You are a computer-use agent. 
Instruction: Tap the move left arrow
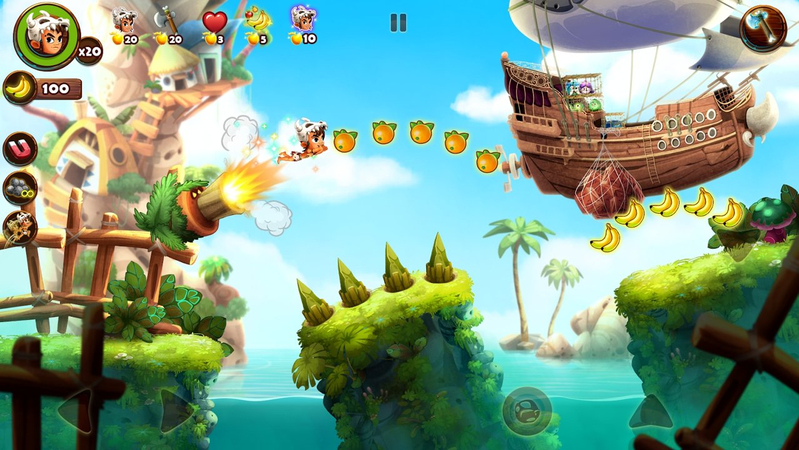76,410
